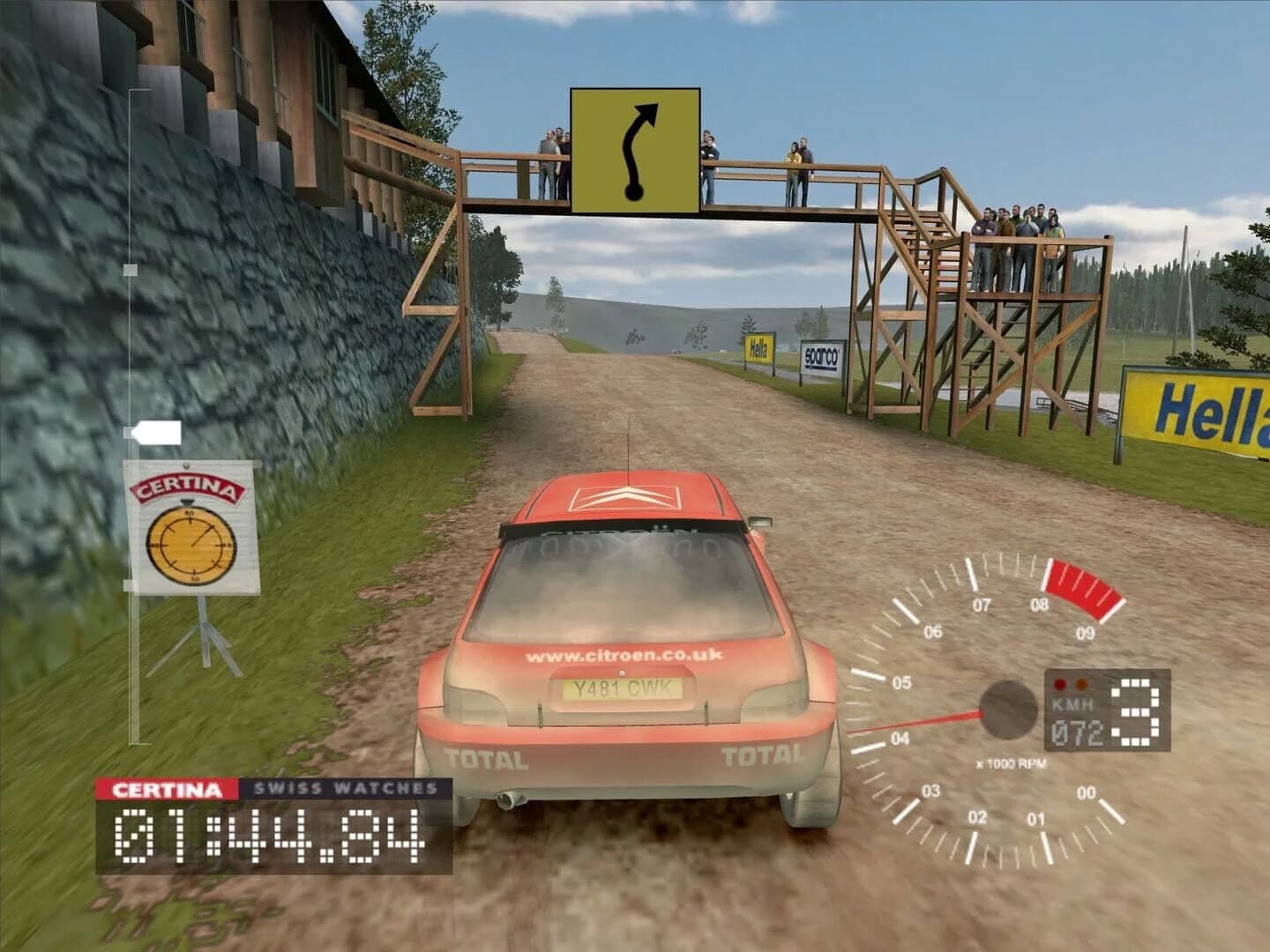Click the top of the vertical progress bar

point(132,93)
